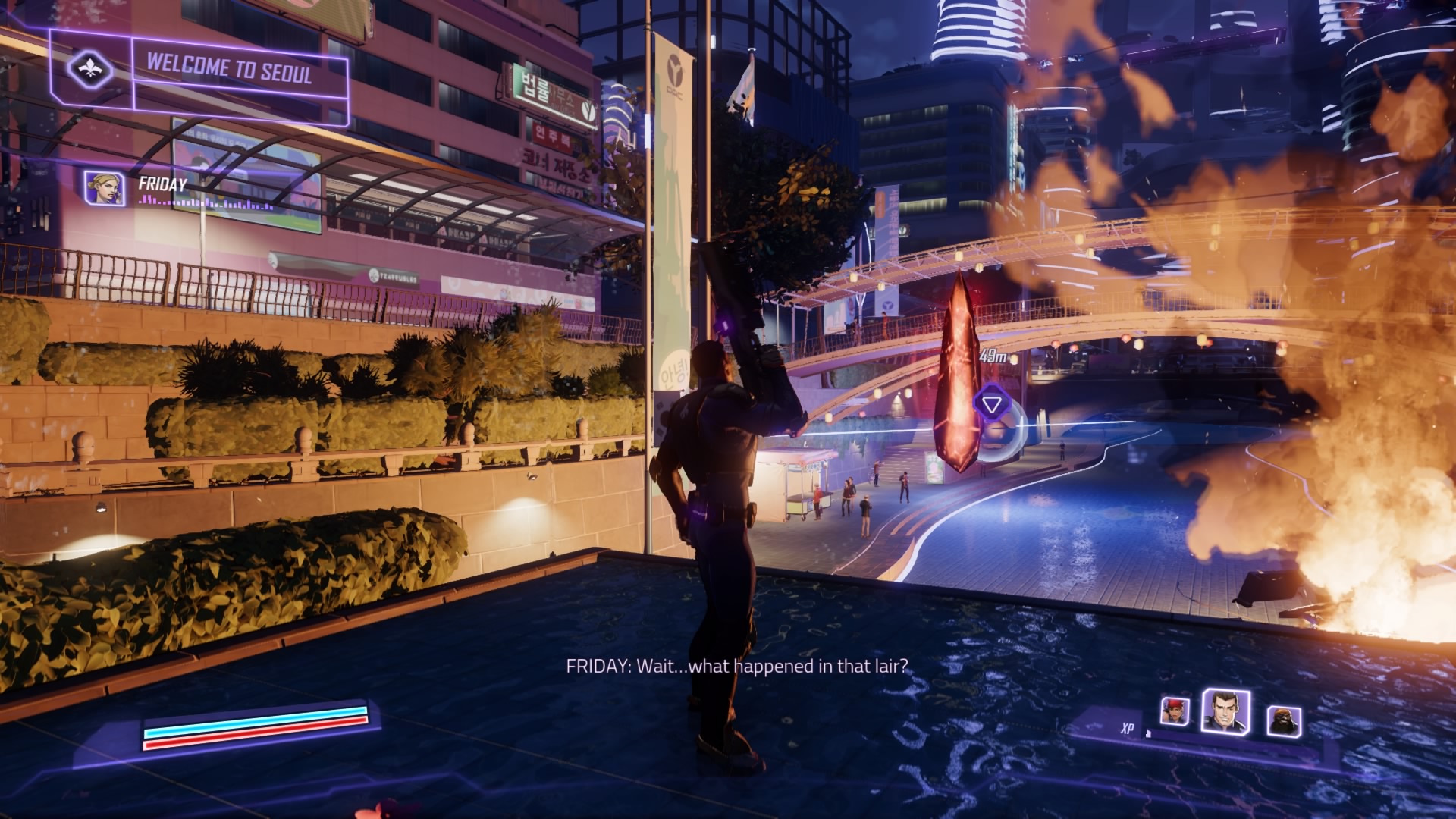This screenshot has height=819, width=1456.
Task: Select the dark-haired male agent portrait
Action: coord(1225,712)
